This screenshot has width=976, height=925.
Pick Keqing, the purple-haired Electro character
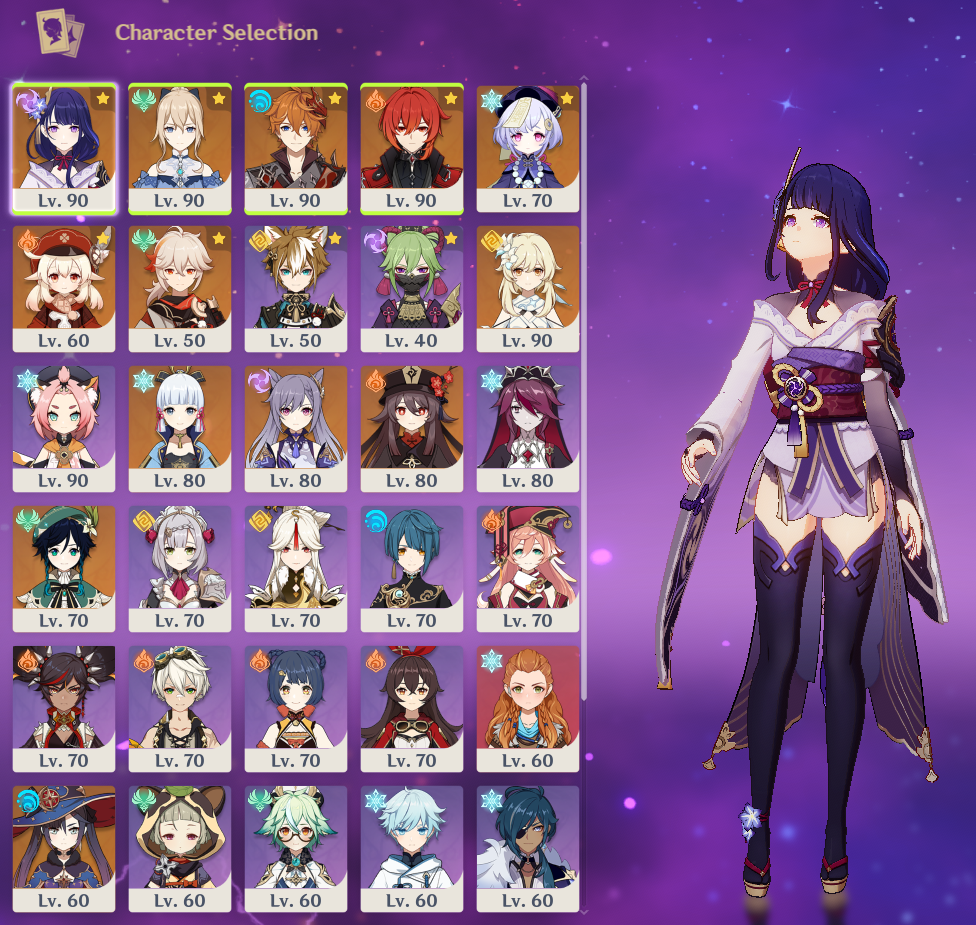(296, 428)
